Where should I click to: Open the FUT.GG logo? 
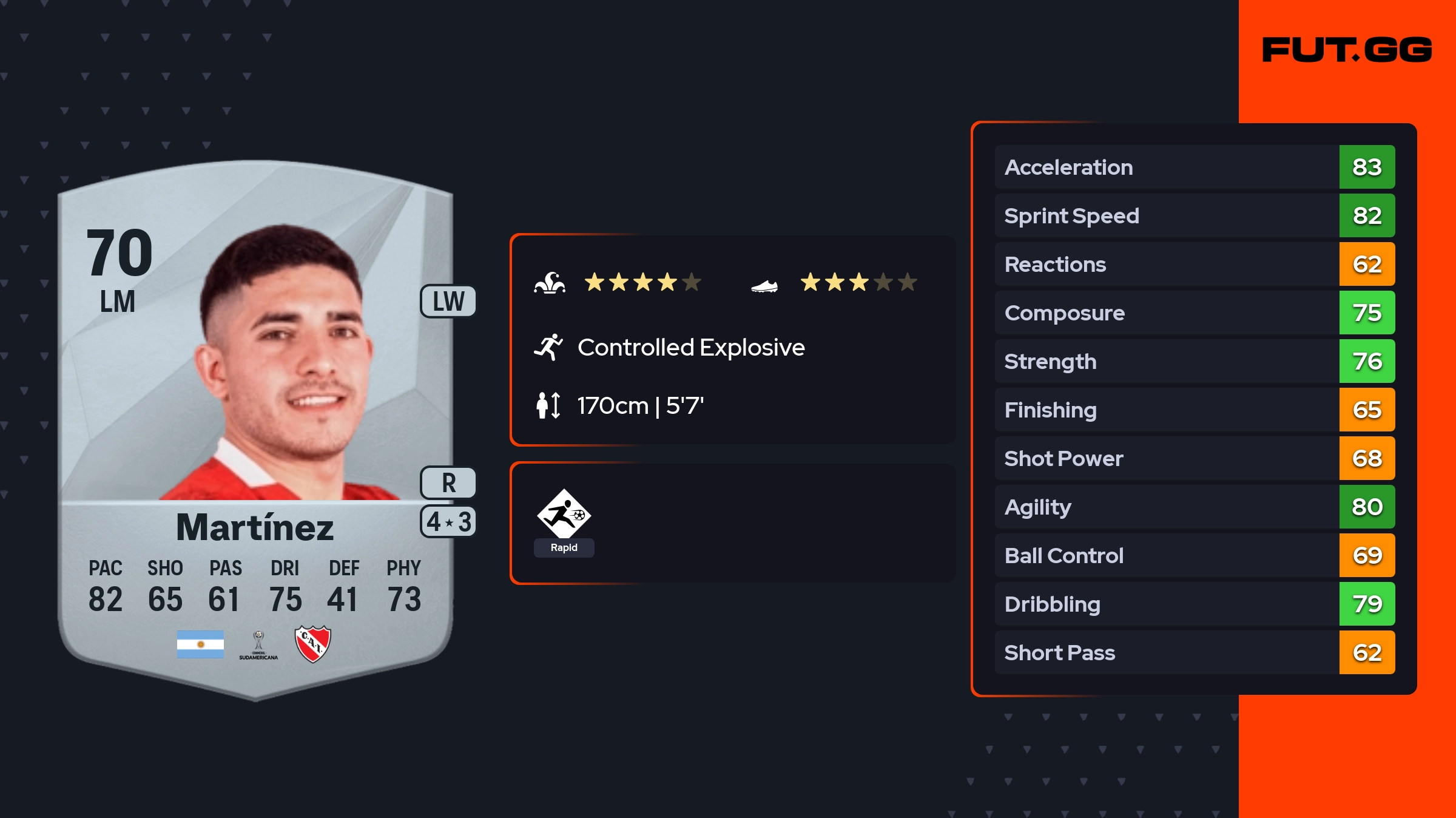pos(1347,50)
